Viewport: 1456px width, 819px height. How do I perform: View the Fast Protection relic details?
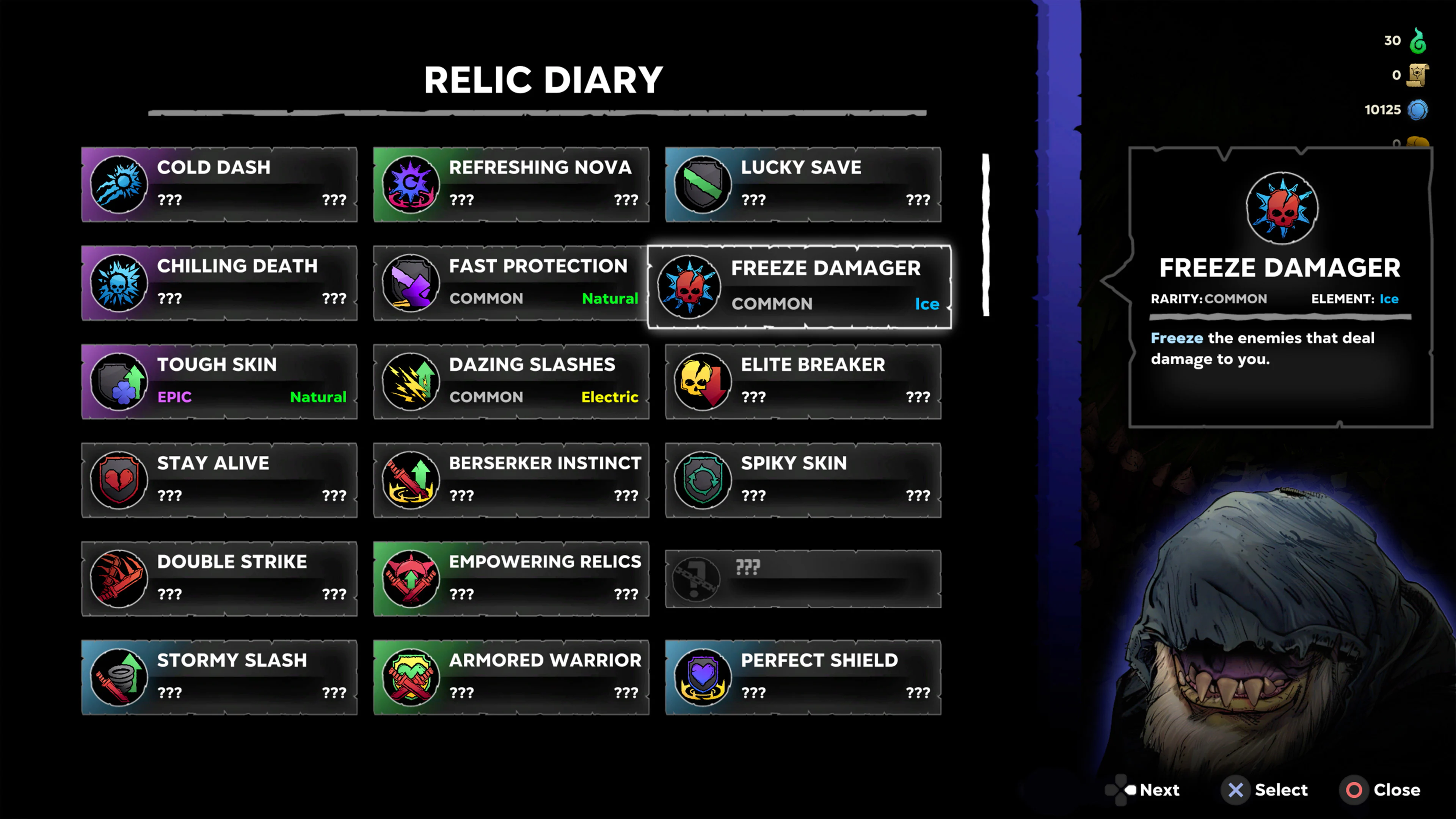point(511,282)
